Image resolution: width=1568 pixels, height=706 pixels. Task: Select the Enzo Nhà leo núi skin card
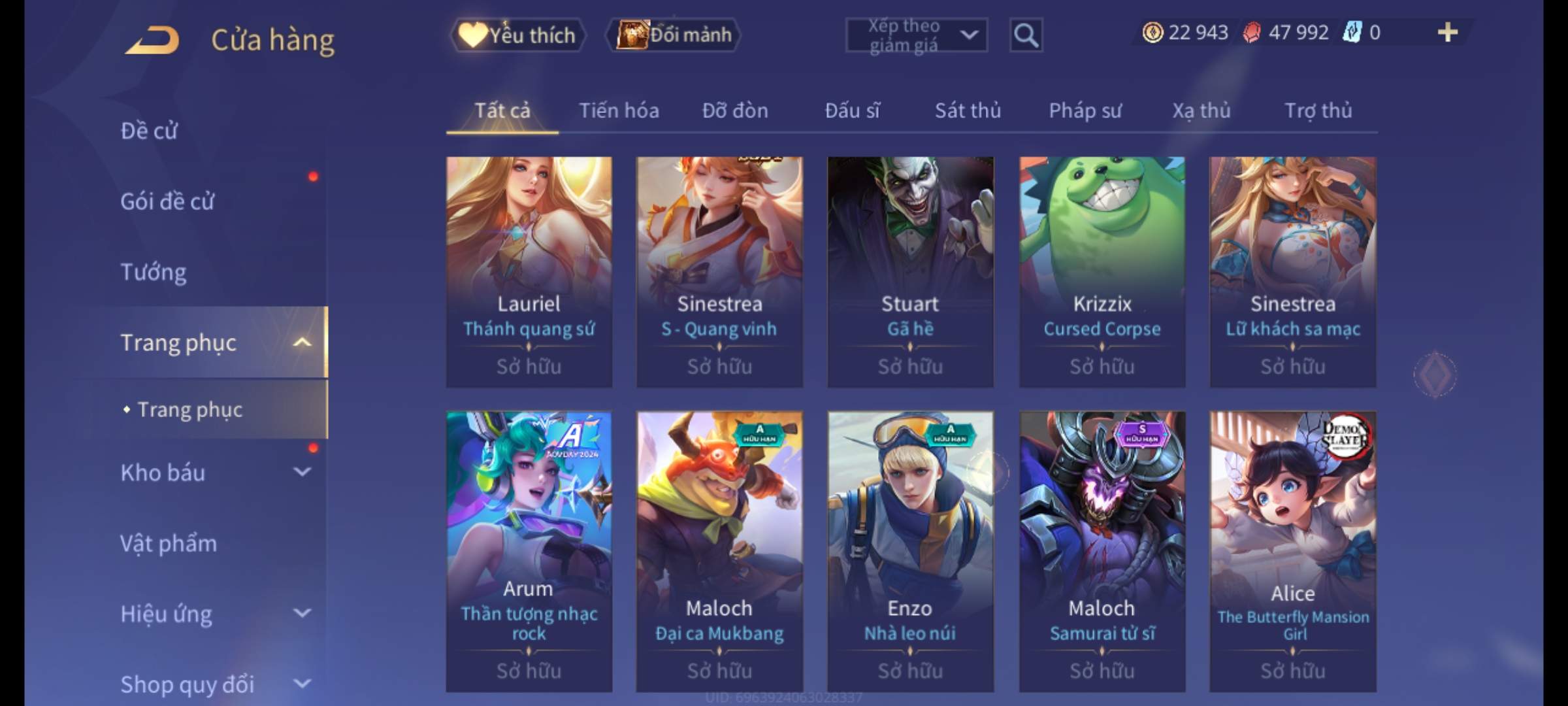pyautogui.click(x=910, y=550)
